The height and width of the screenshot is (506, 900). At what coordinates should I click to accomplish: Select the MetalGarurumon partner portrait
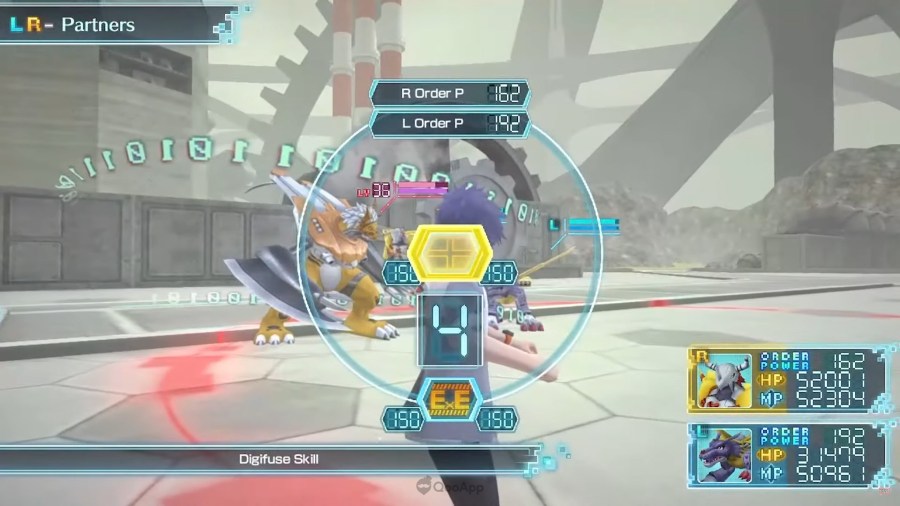click(723, 457)
